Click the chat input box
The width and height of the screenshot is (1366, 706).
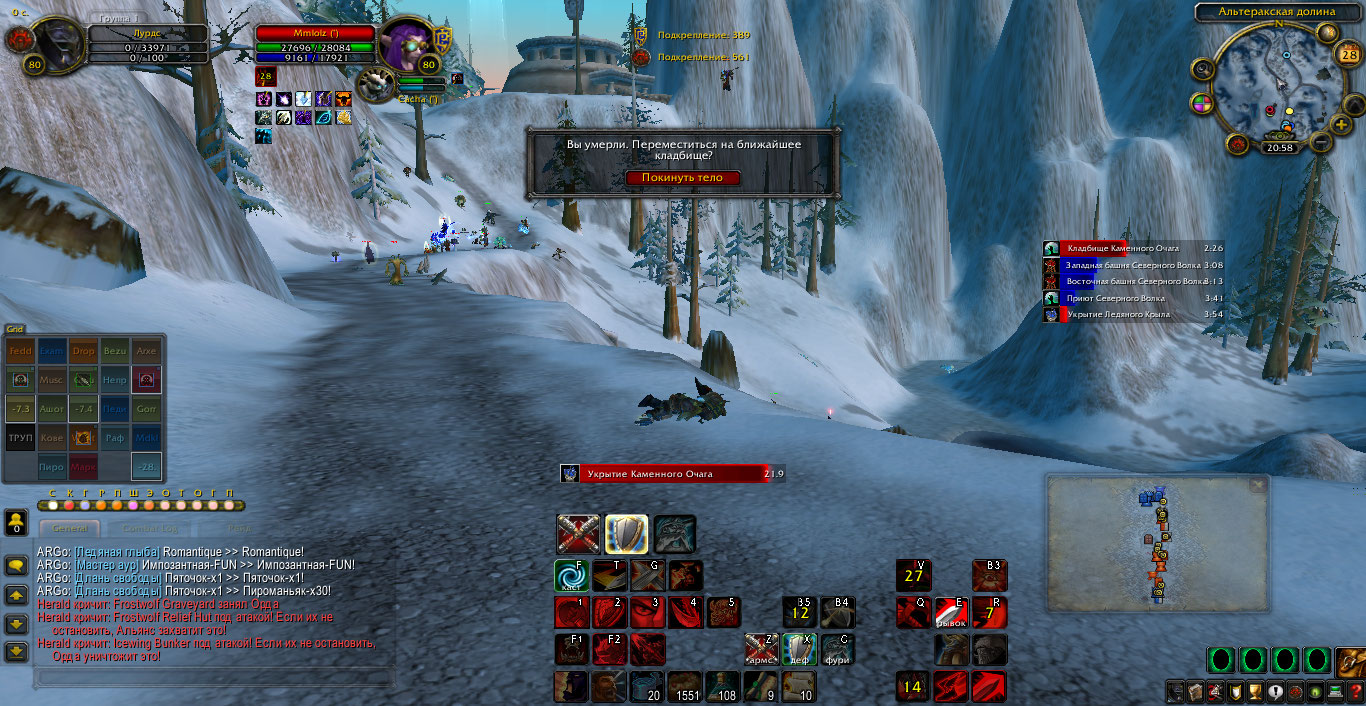(x=212, y=678)
